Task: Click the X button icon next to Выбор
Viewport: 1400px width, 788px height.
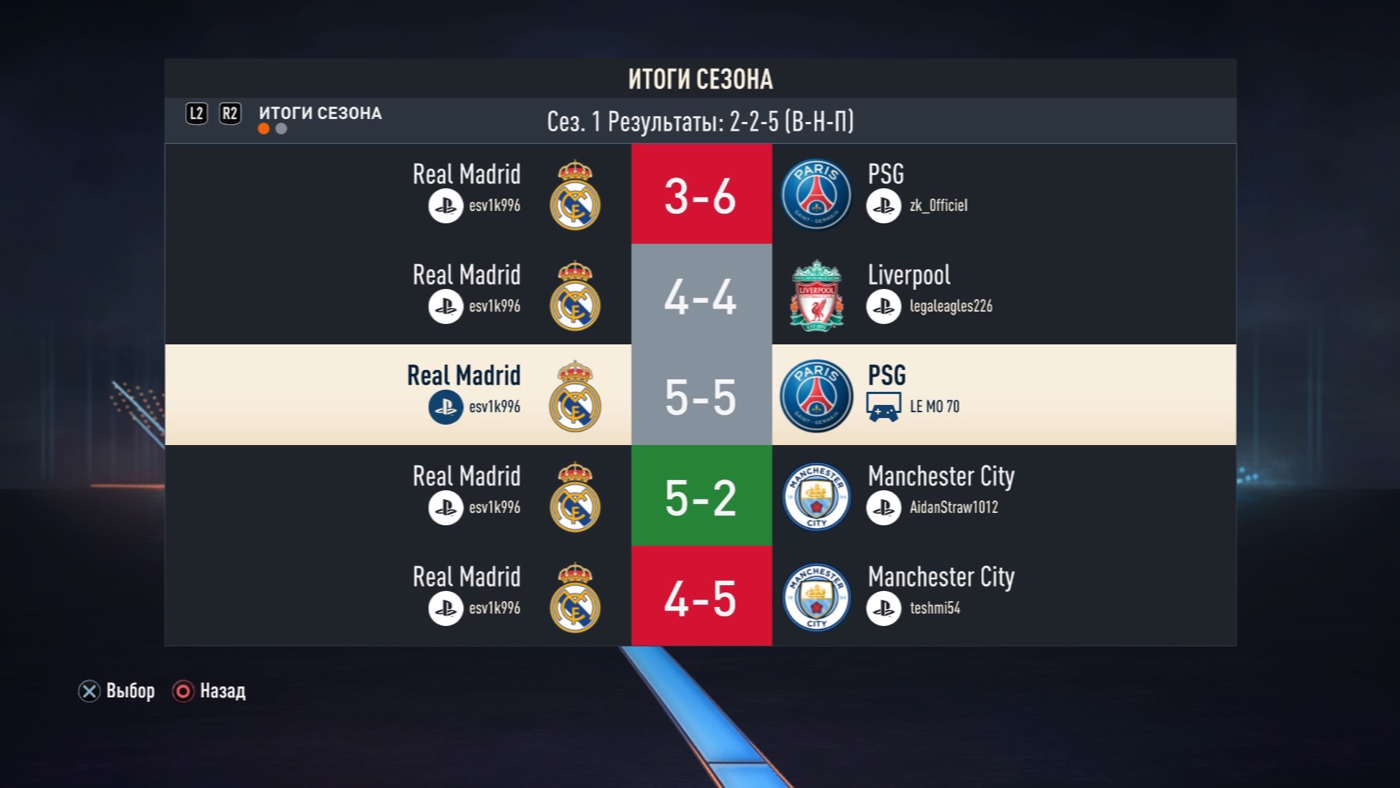Action: click(x=89, y=691)
